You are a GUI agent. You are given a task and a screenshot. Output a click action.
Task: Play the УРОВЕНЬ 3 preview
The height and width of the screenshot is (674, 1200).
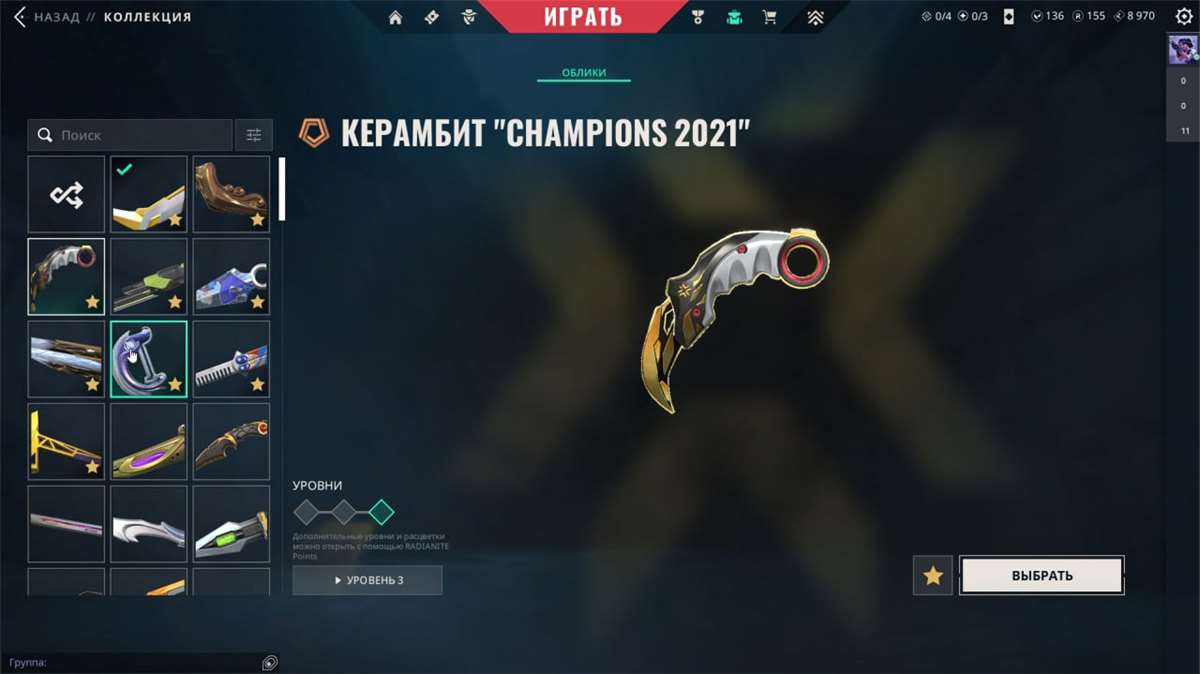(x=367, y=580)
